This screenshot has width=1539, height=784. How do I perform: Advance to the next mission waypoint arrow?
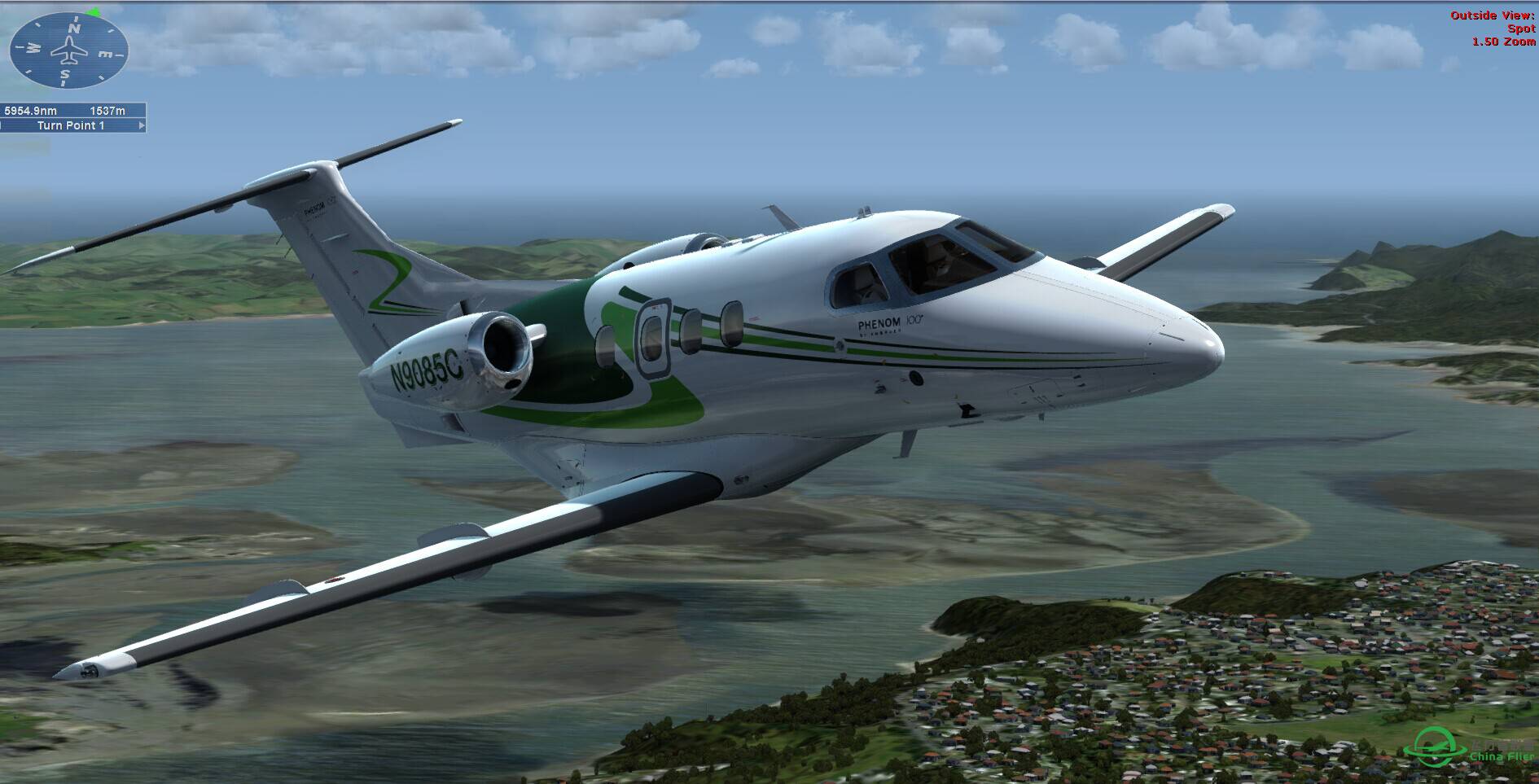coord(142,125)
